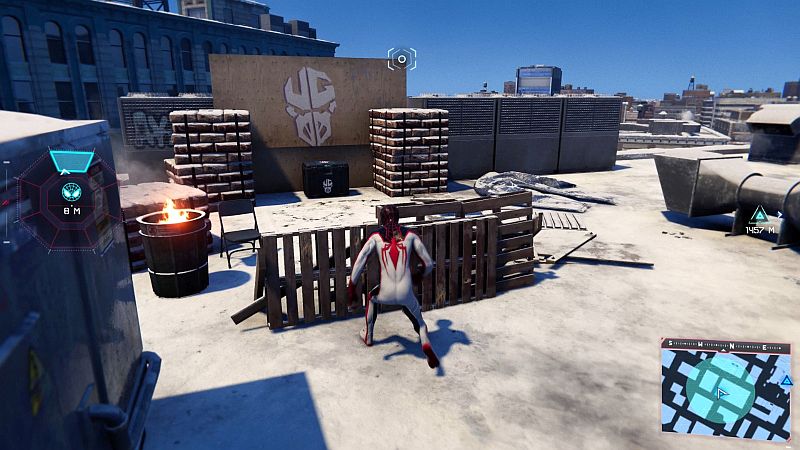Click the 1457 M triangle objective marker
The image size is (800, 450).
(x=759, y=213)
